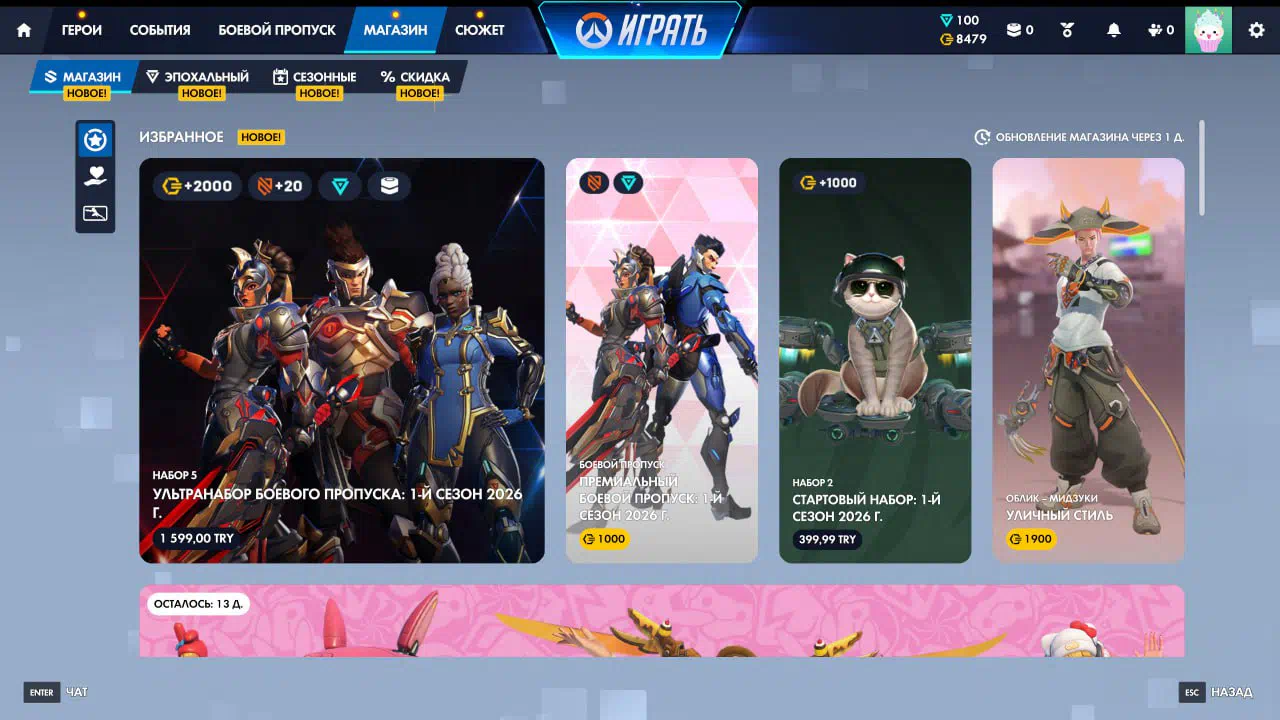Open the notifications bell
Screen dimensions: 1280x720
(1114, 30)
